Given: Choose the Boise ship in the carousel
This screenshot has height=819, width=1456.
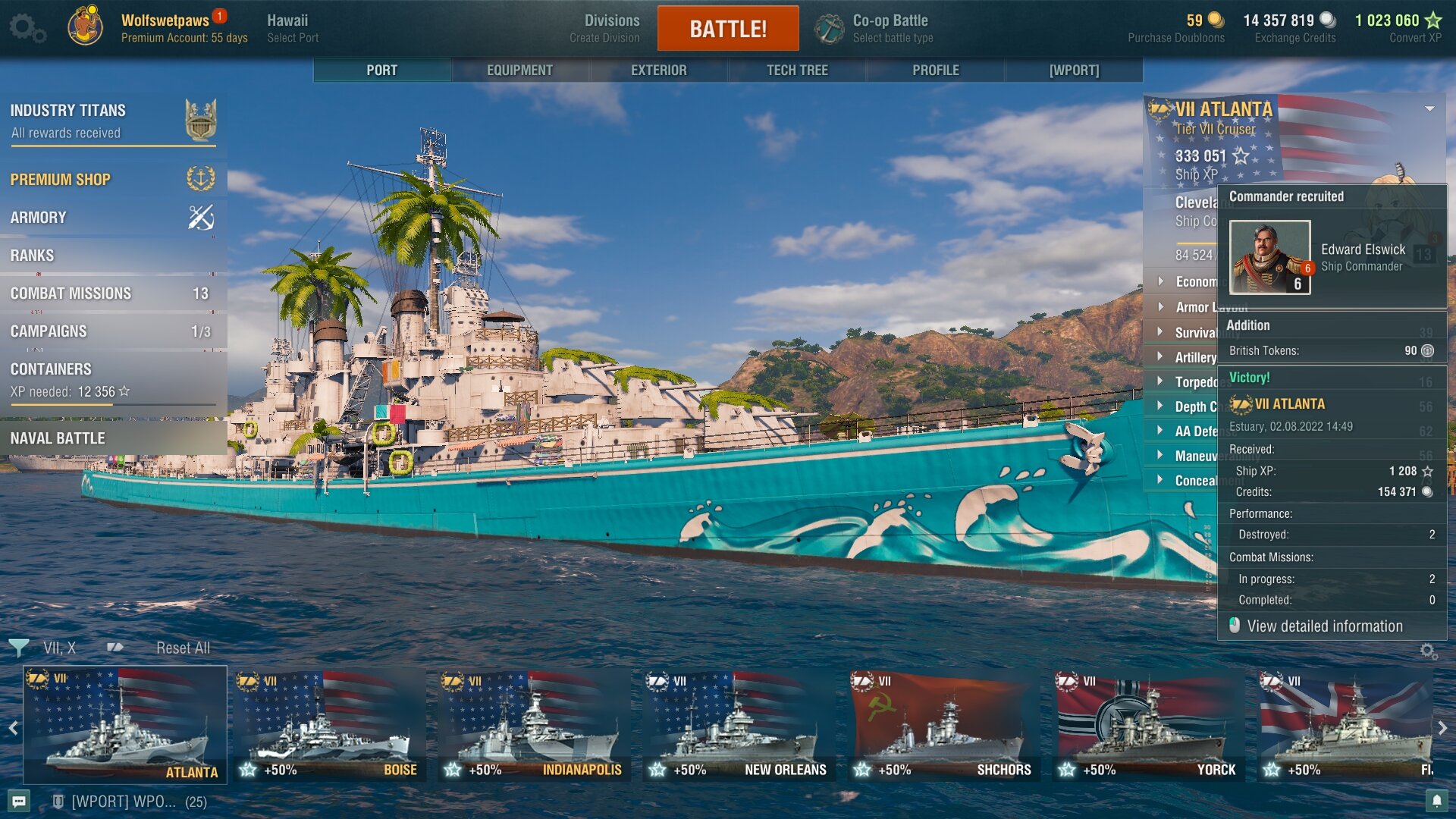Looking at the screenshot, I should (330, 726).
